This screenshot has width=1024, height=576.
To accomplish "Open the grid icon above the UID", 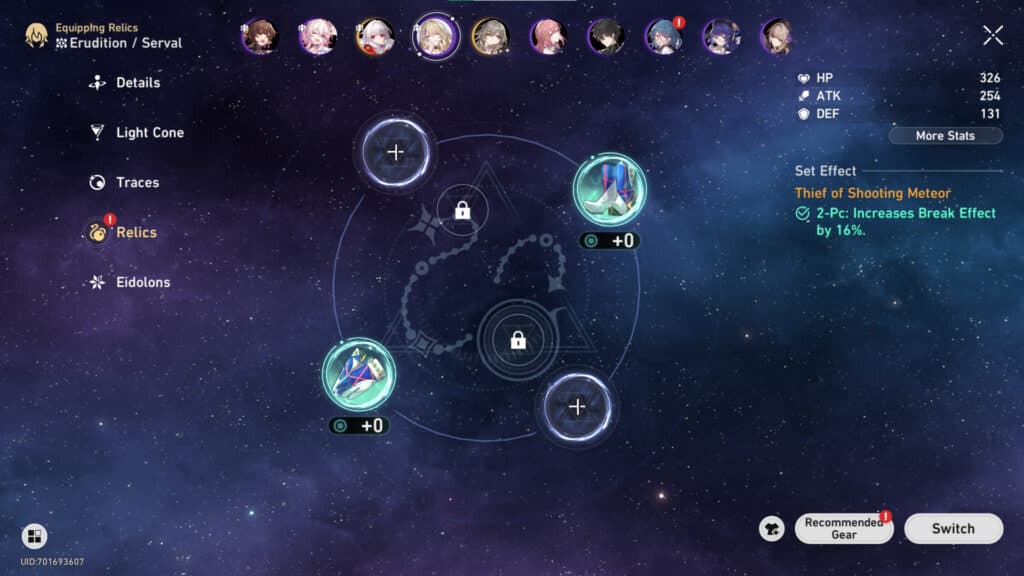I will tap(34, 537).
